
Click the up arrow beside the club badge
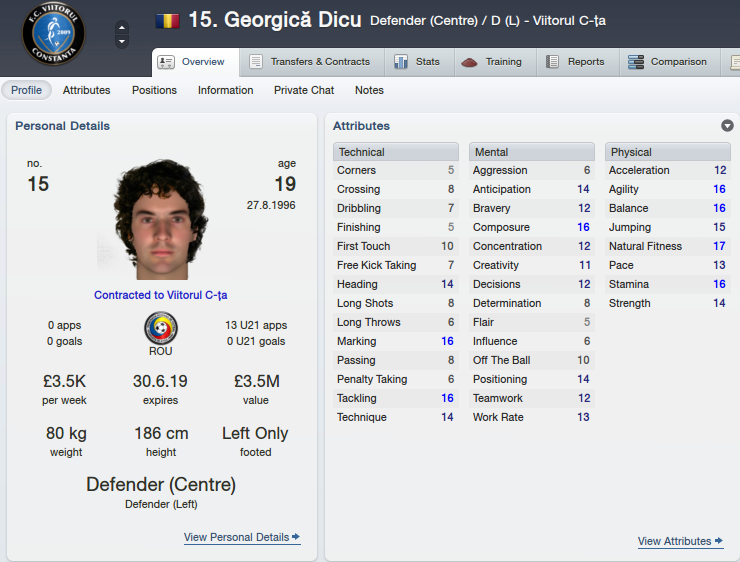122,26
